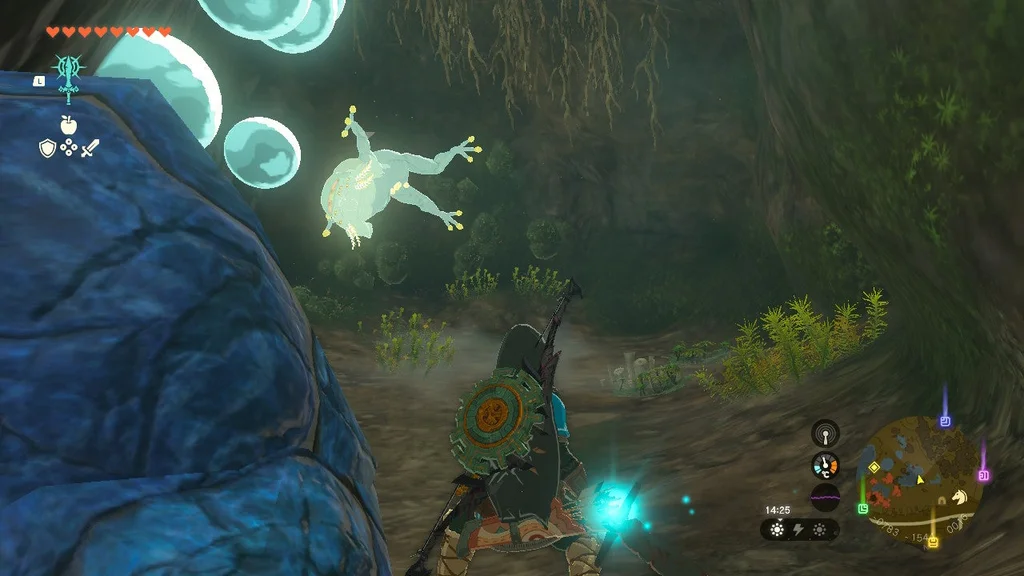Select the lightning bolt weather icon
Viewport: 1024px width, 576px height.
click(x=799, y=529)
